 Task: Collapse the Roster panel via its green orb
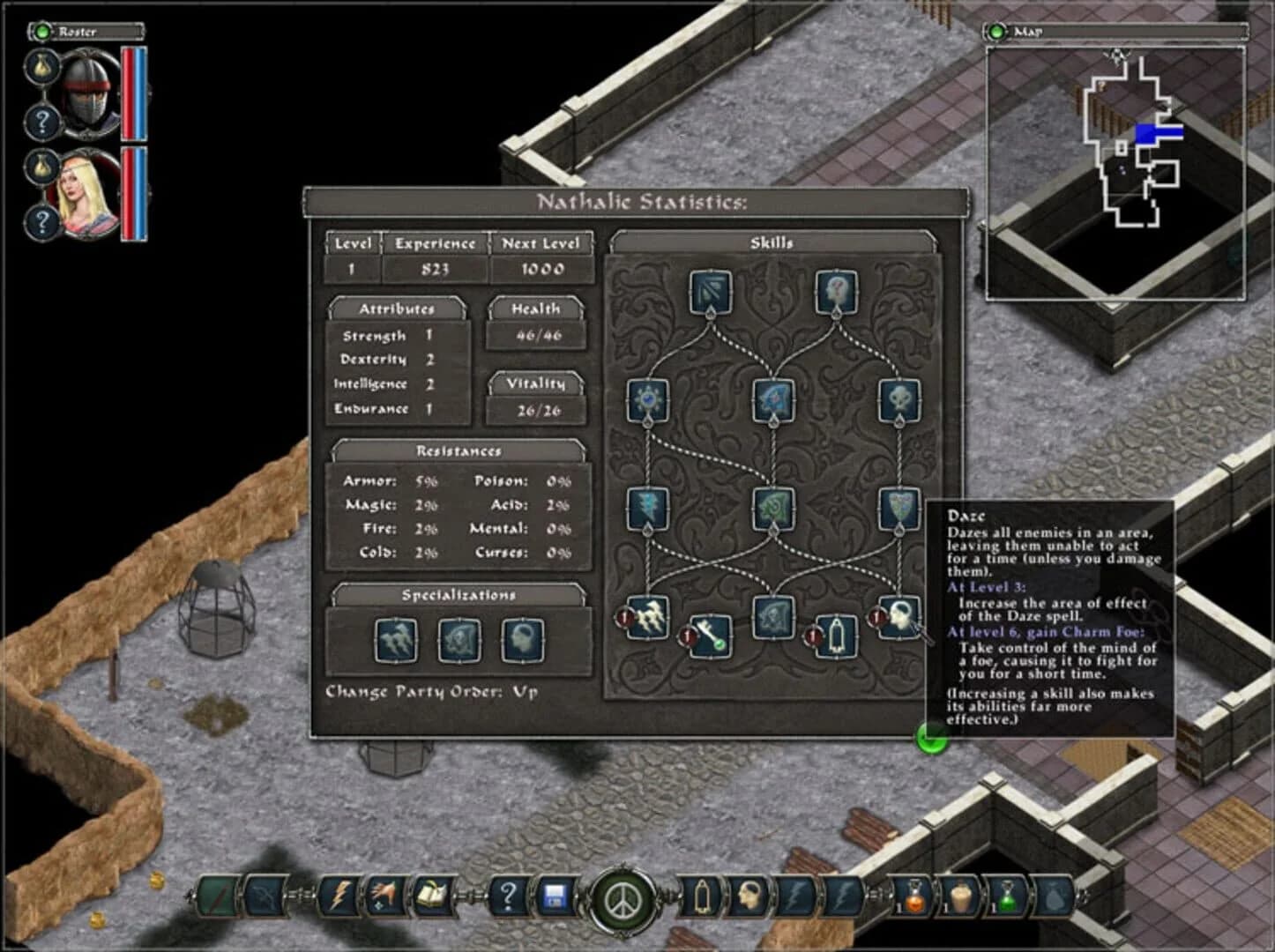(x=41, y=31)
